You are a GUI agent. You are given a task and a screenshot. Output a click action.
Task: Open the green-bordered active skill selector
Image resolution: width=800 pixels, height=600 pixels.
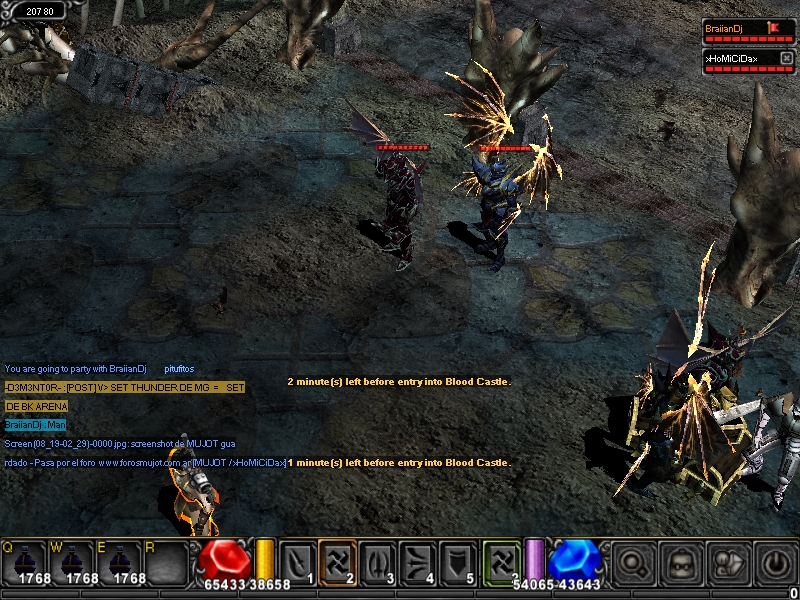[502, 560]
